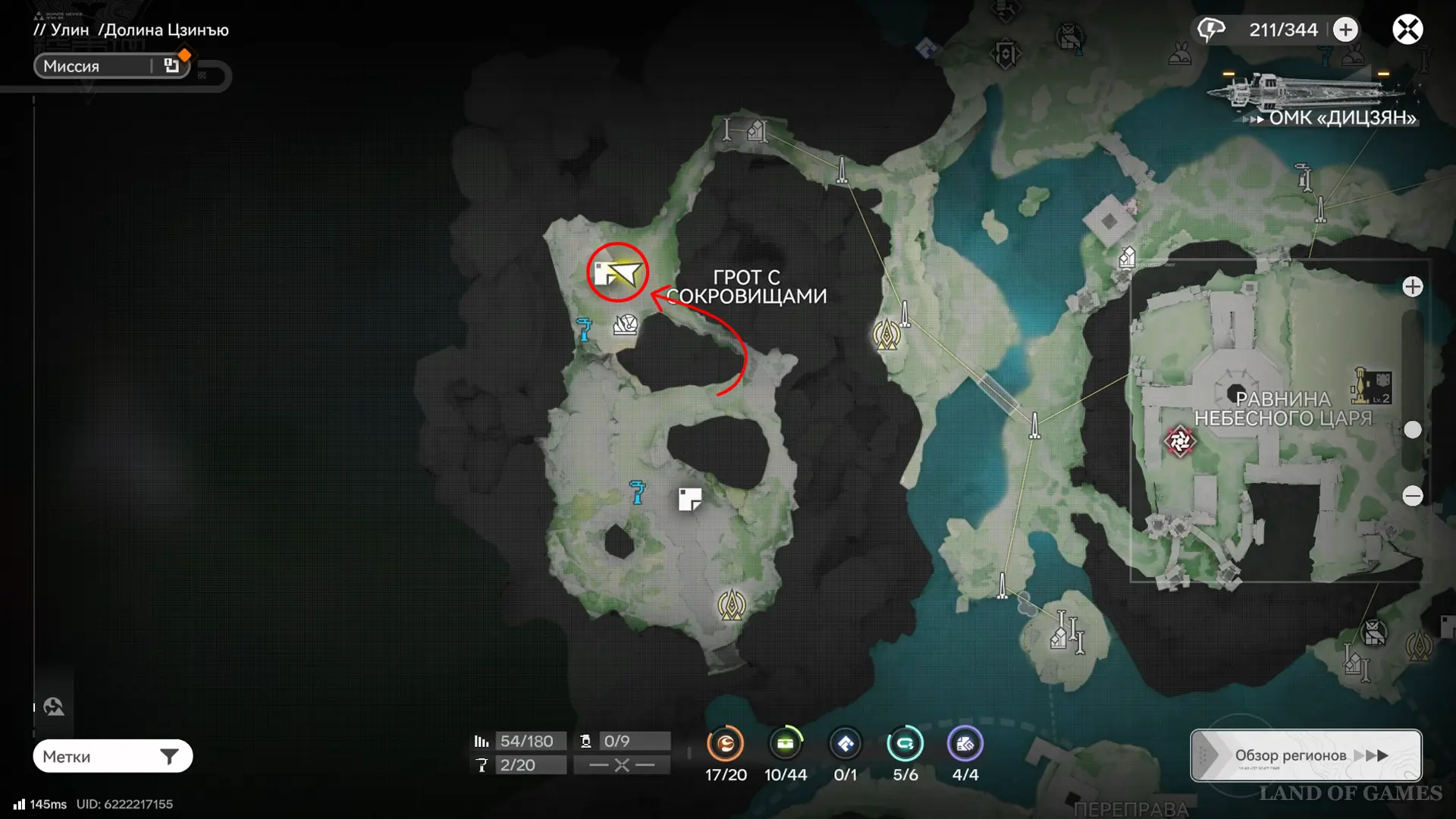Click the map zoom slider handle
This screenshot has height=819, width=1456.
[1412, 430]
